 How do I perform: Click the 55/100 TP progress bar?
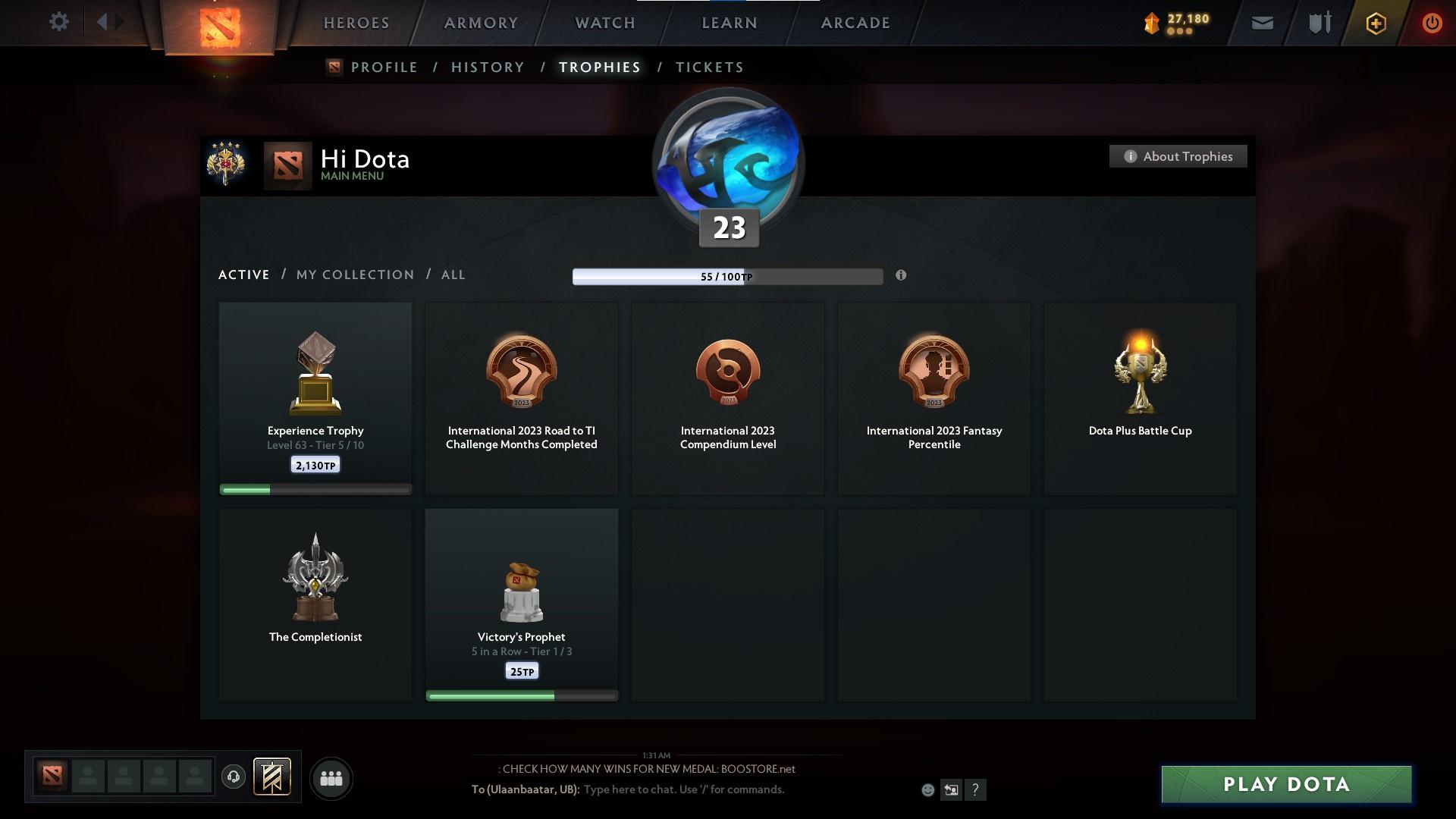point(726,276)
